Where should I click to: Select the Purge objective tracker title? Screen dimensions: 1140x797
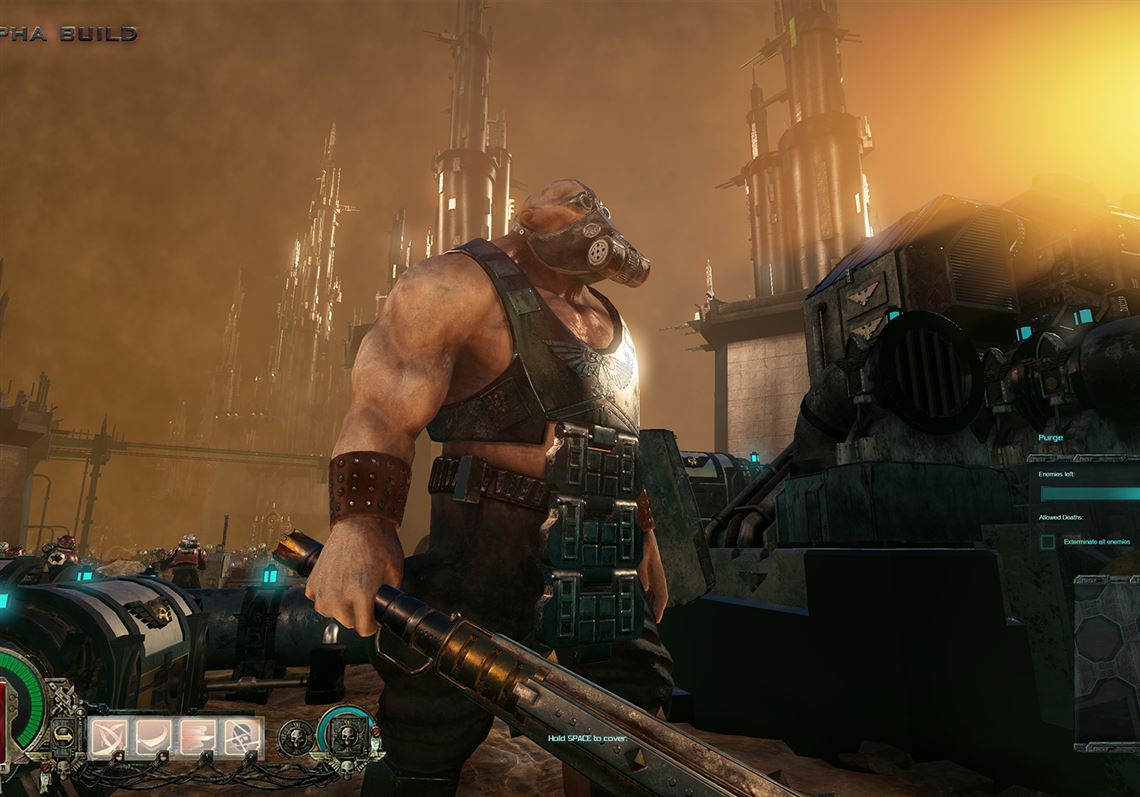tap(1052, 438)
